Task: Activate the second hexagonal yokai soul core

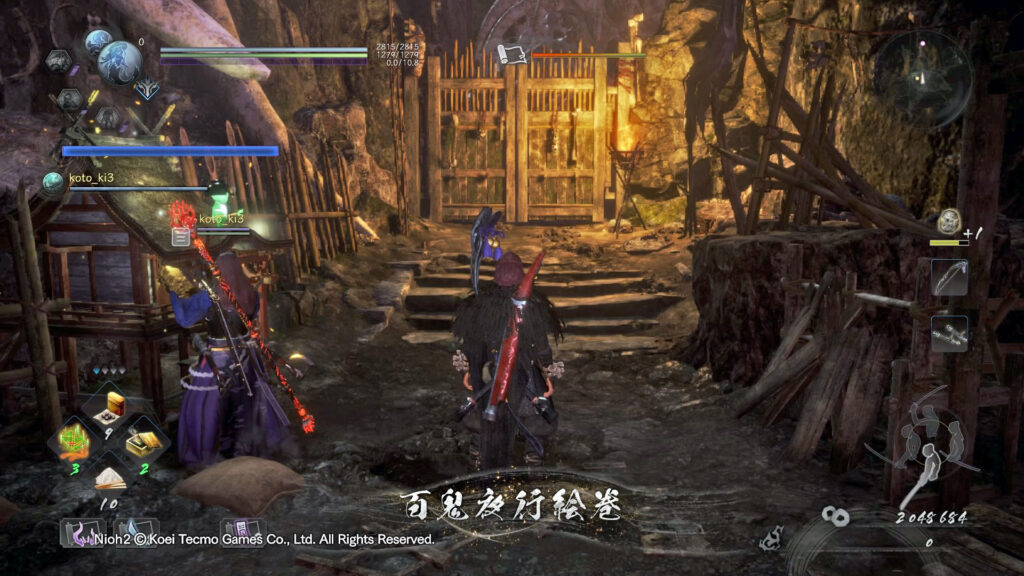Action: click(69, 99)
